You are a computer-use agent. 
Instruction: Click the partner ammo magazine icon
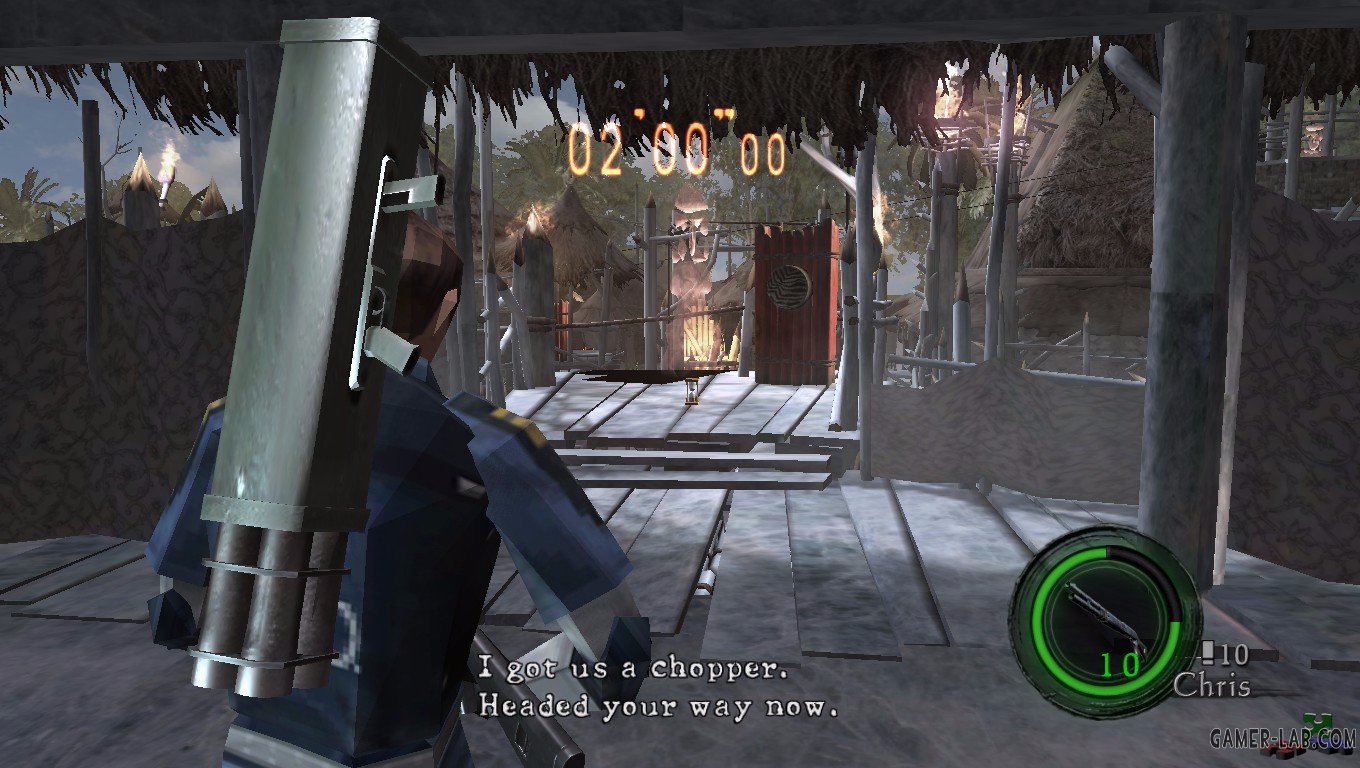tap(1207, 652)
